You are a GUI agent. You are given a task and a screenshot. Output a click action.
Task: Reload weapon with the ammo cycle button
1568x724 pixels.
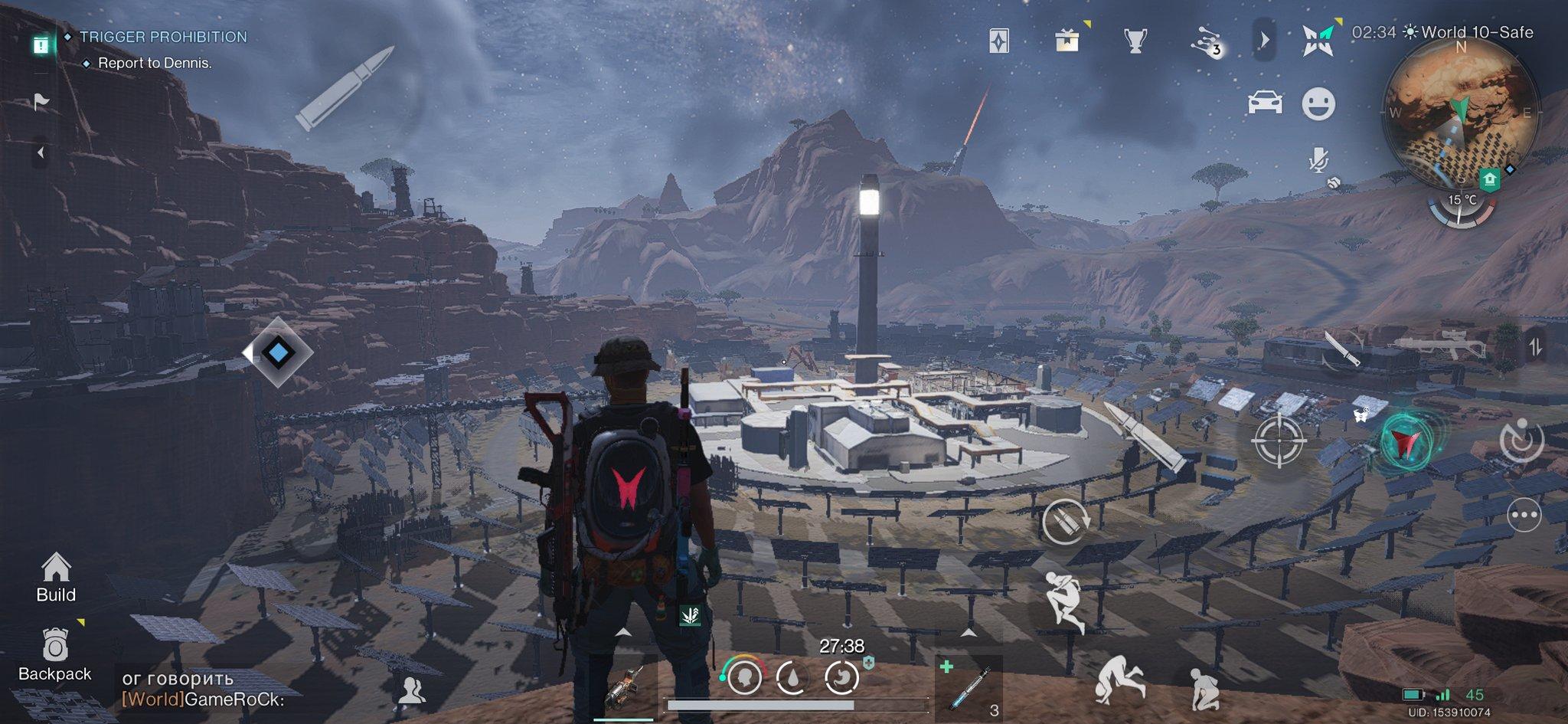(1064, 523)
